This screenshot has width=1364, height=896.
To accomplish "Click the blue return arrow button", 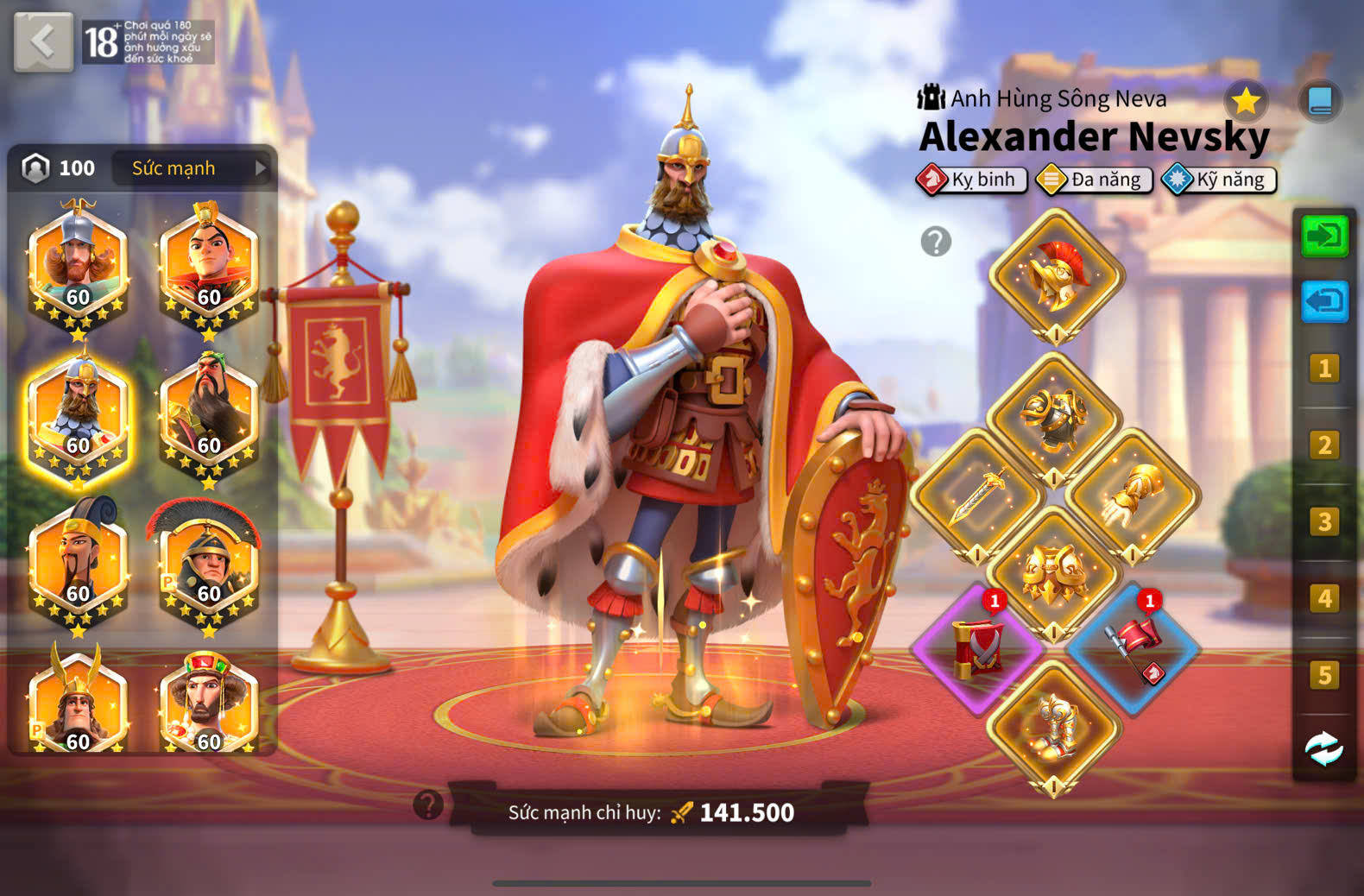I will (1323, 302).
